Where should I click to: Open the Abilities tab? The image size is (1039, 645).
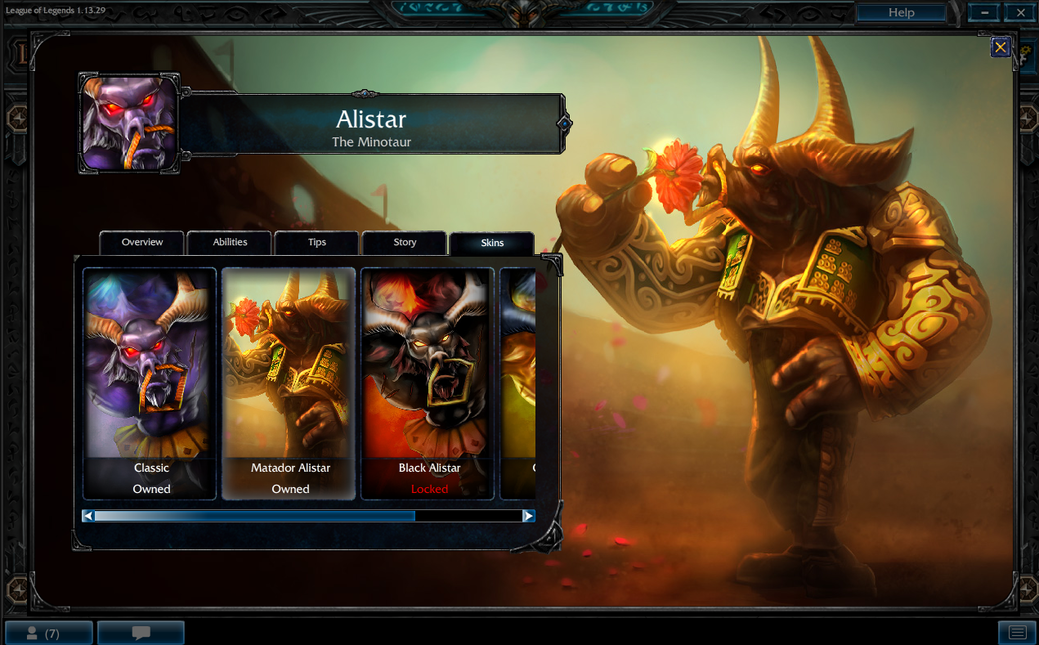[230, 242]
